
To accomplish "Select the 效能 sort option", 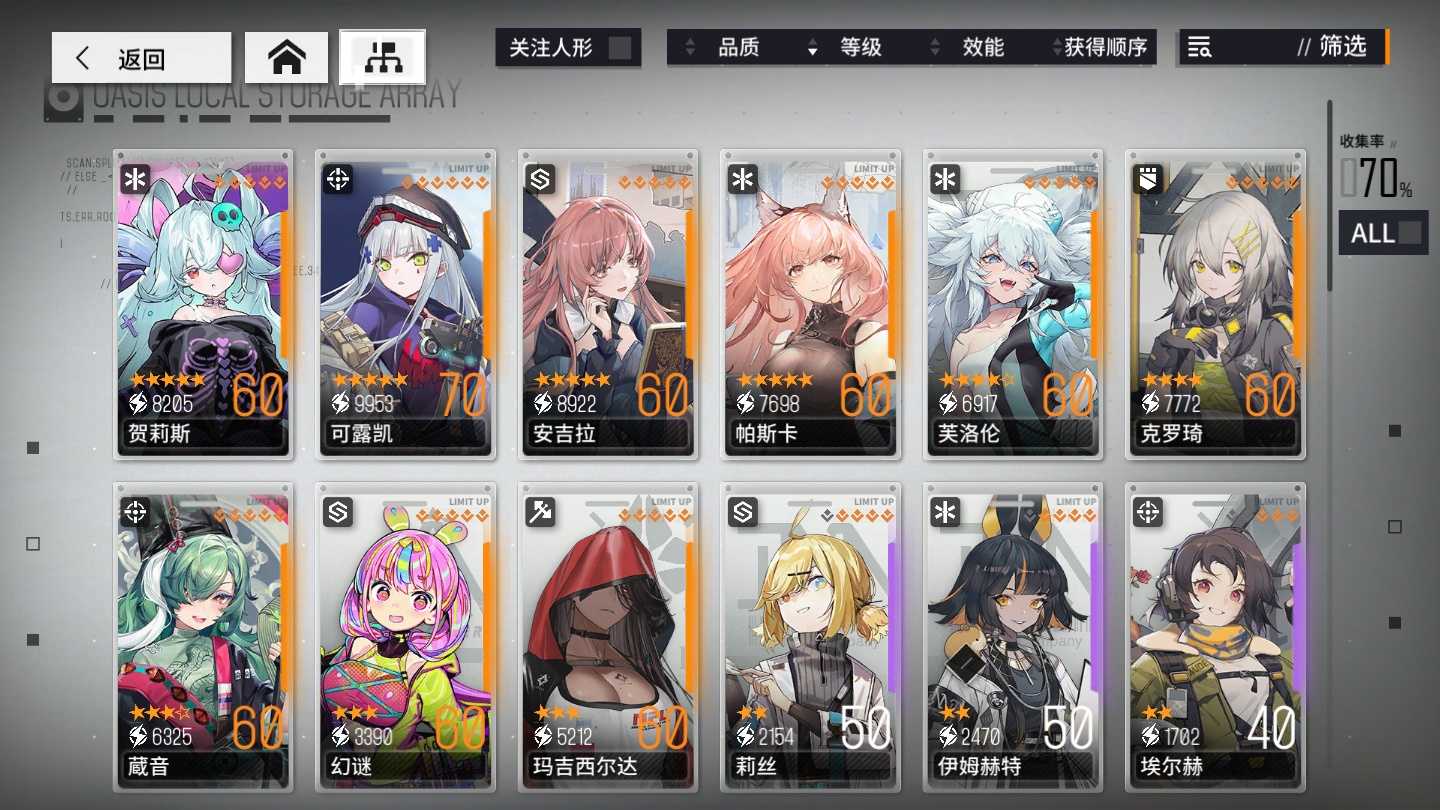I will (981, 46).
